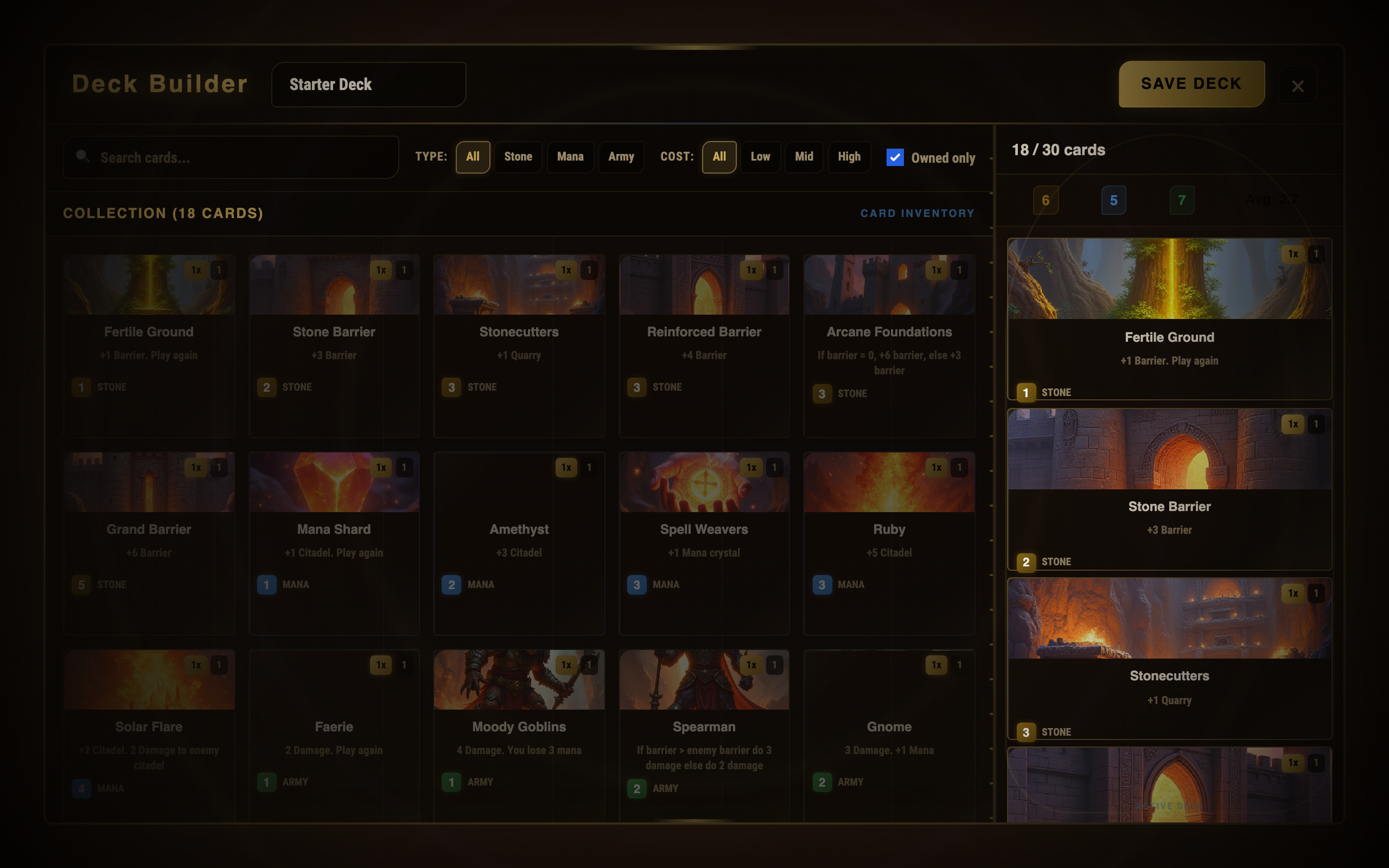Open the Card Inventory link
The height and width of the screenshot is (868, 1389).
[916, 214]
